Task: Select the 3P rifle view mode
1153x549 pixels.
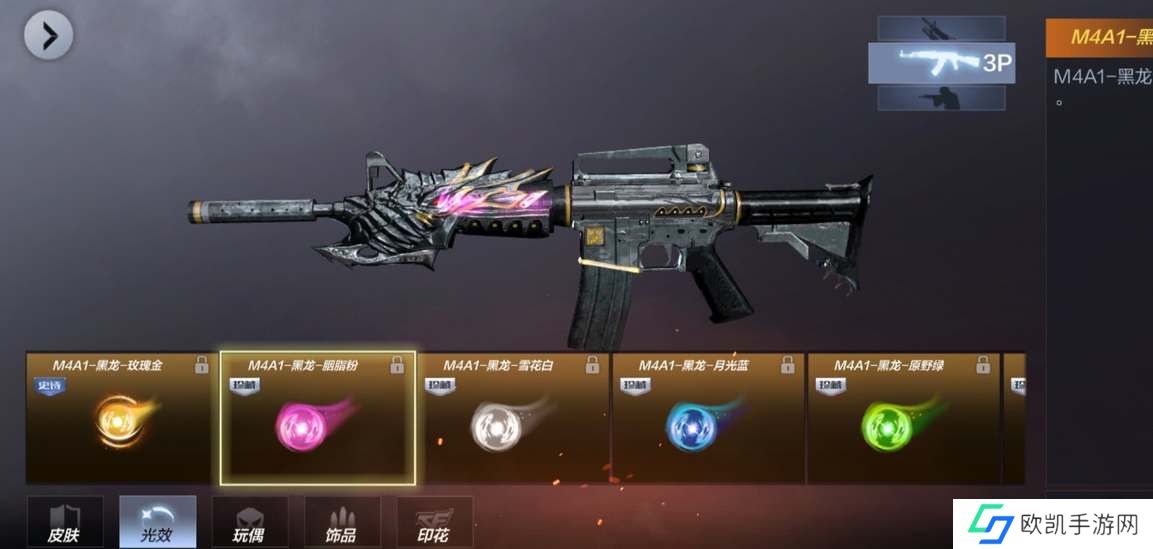Action: pyautogui.click(x=941, y=63)
